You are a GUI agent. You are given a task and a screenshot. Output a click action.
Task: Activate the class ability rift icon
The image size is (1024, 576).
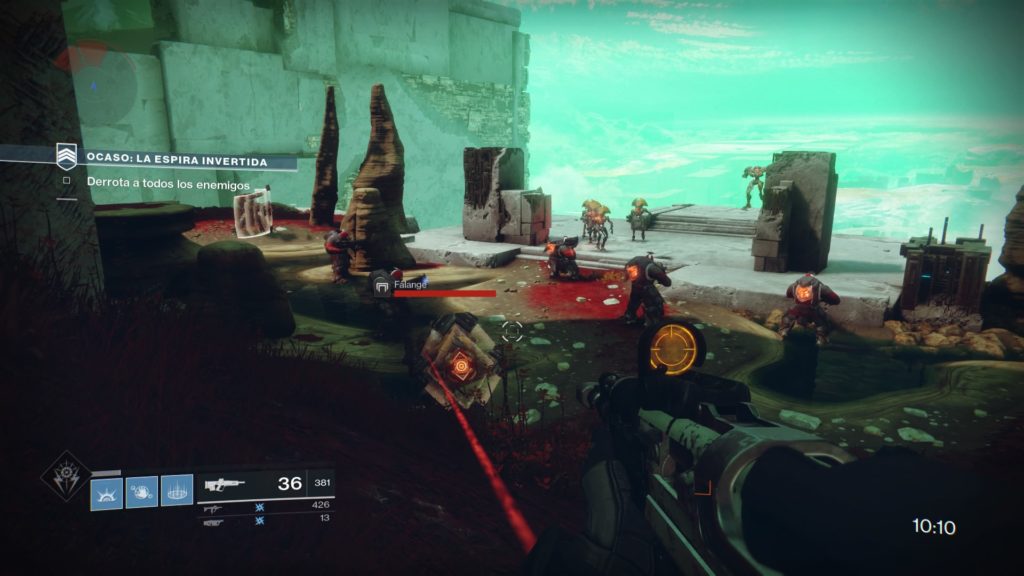click(177, 492)
